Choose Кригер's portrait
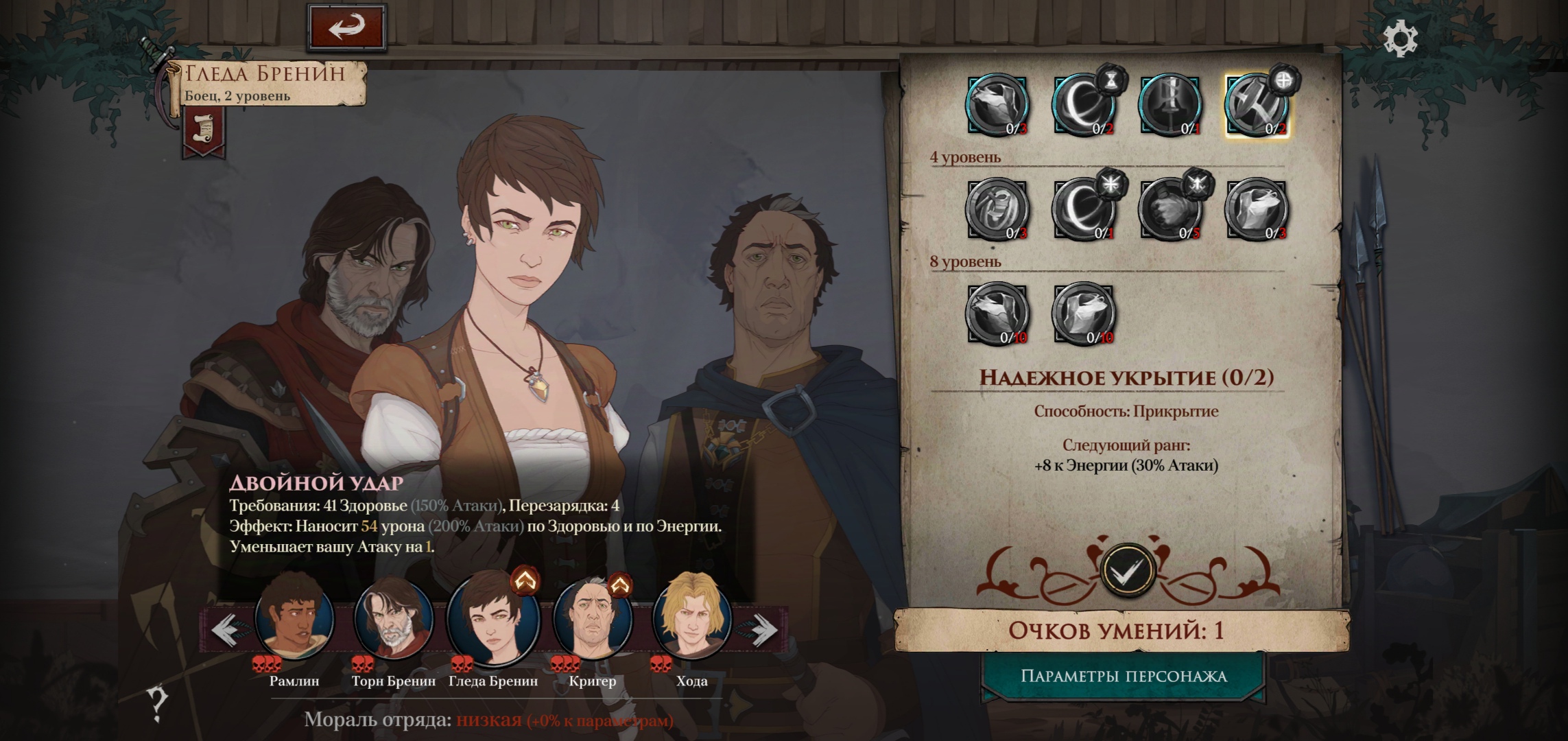Viewport: 1568px width, 741px height. pos(592,617)
